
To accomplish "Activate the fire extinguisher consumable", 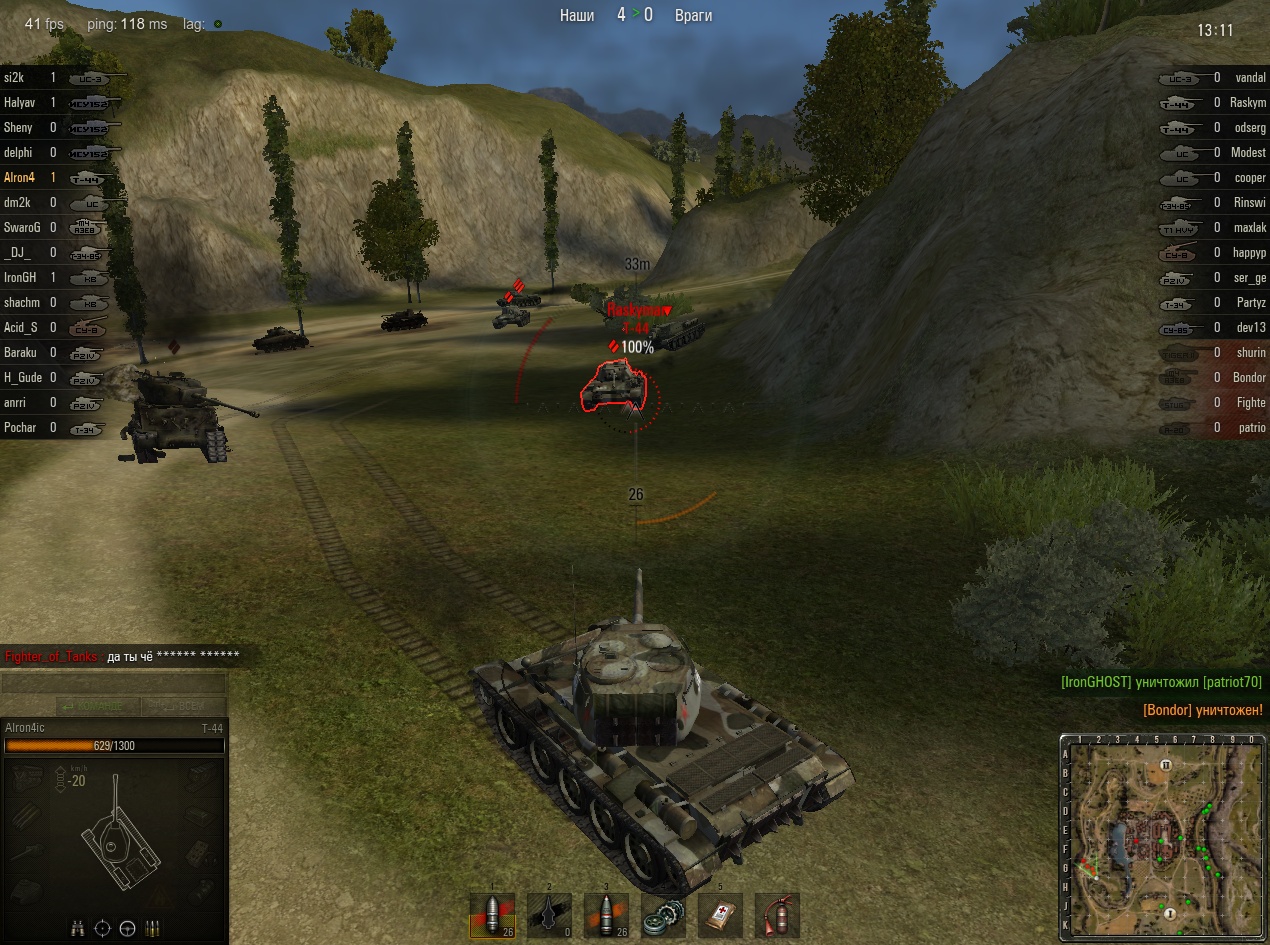I will pyautogui.click(x=777, y=914).
